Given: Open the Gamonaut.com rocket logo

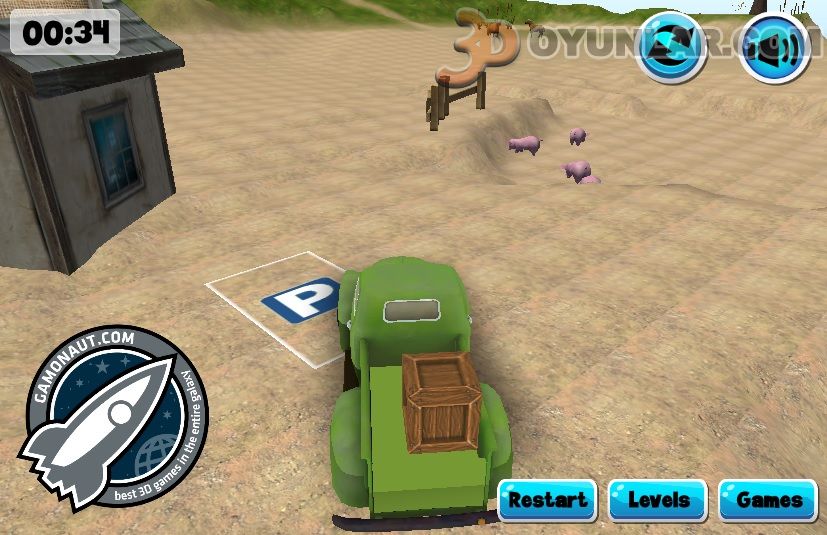Looking at the screenshot, I should [x=110, y=416].
